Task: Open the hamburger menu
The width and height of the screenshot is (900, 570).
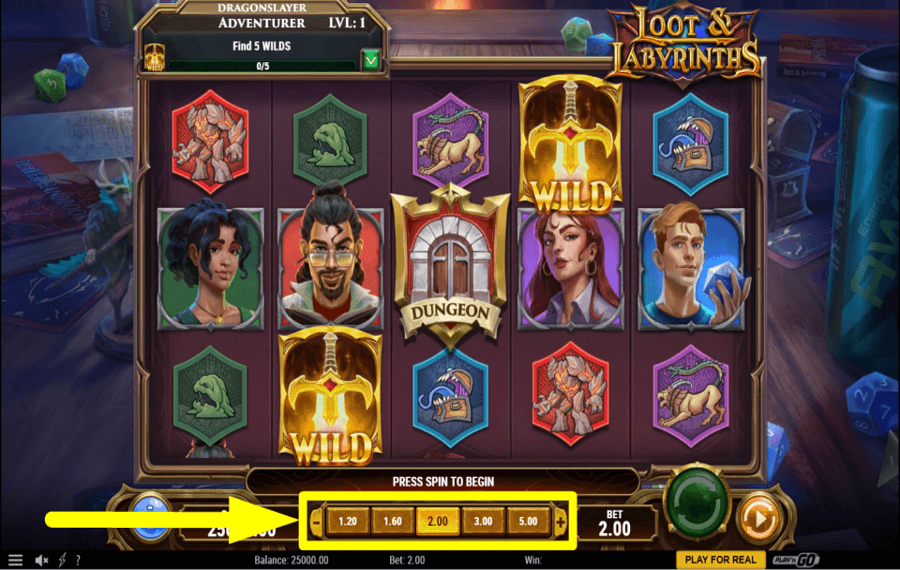Action: (x=15, y=560)
